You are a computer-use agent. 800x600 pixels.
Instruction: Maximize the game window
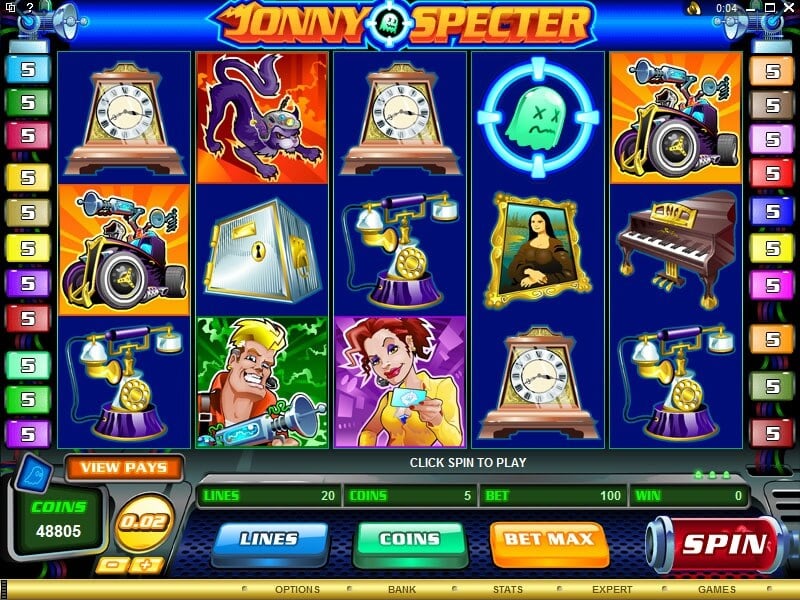pyautogui.click(x=772, y=8)
